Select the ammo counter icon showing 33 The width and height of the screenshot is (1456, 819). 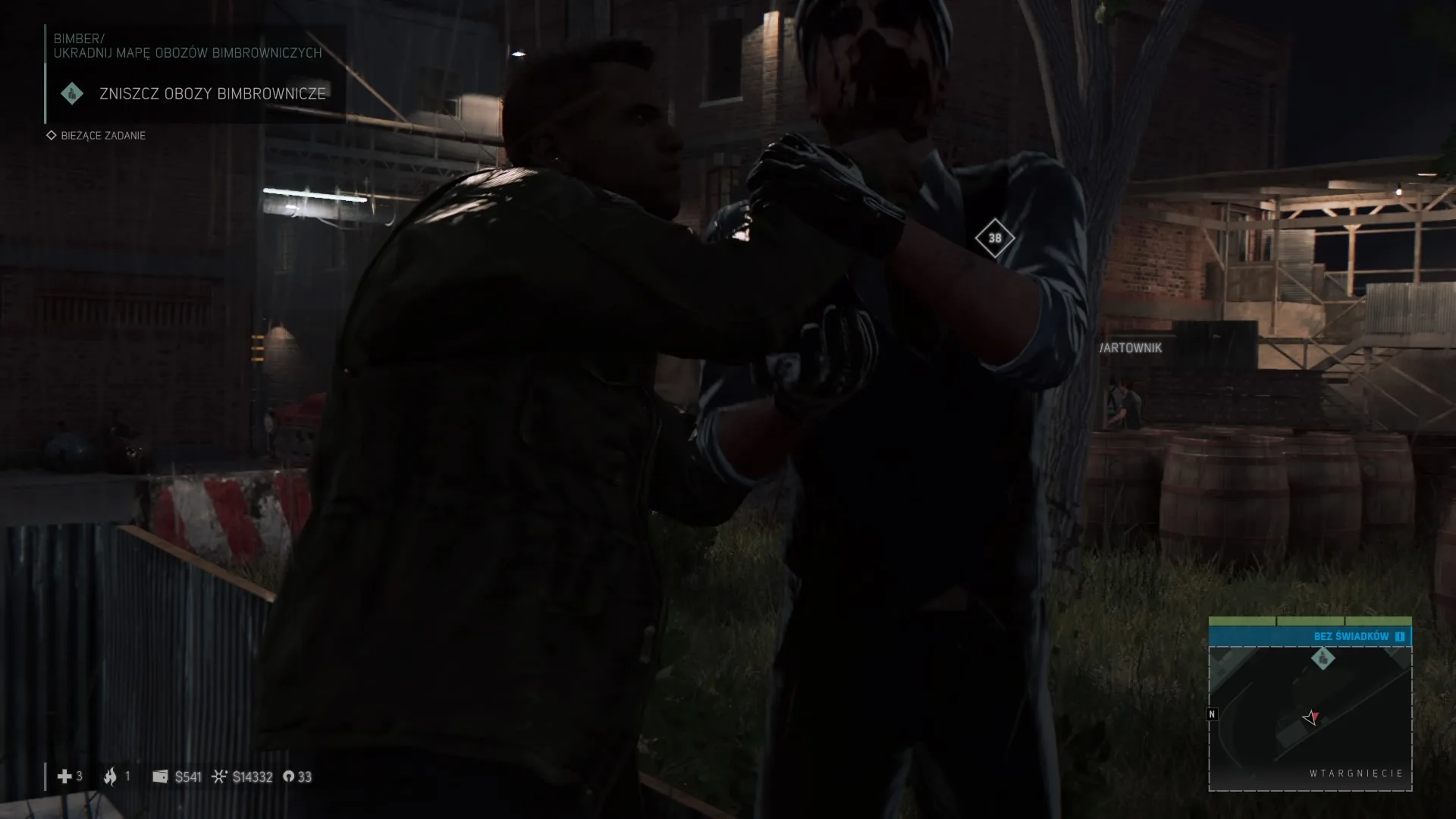(287, 777)
